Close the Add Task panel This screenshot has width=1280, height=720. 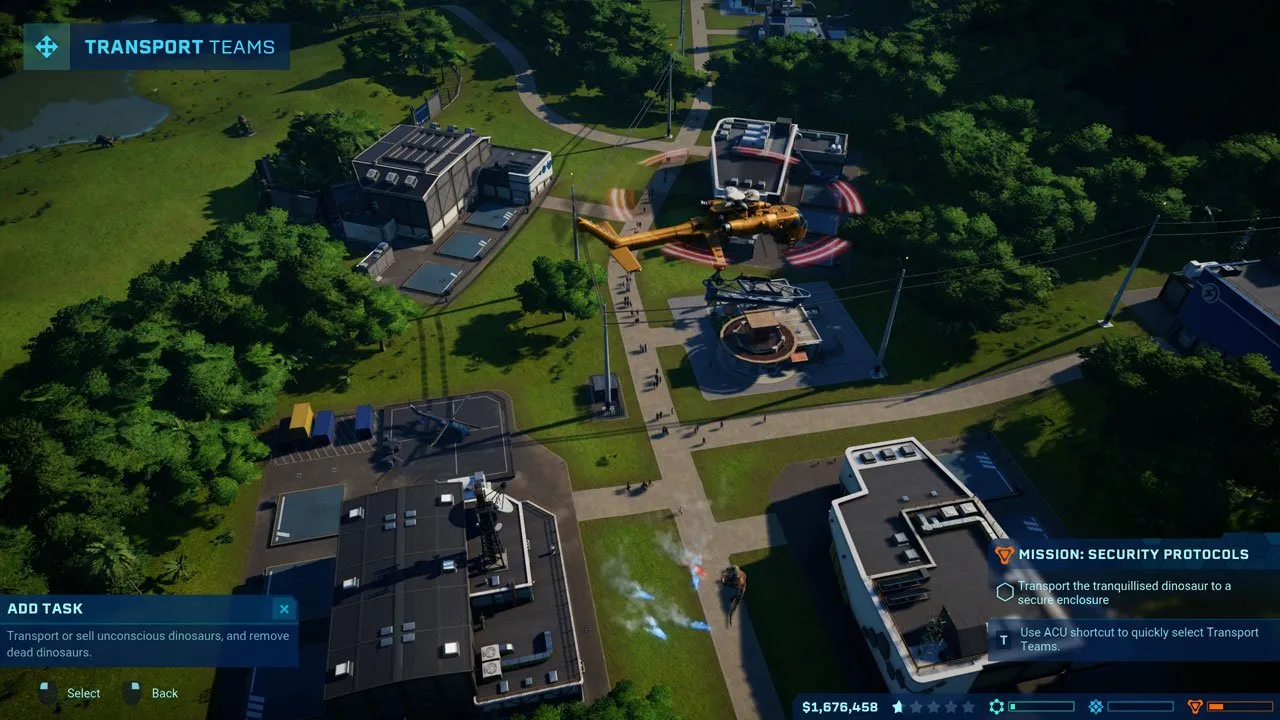[284, 609]
